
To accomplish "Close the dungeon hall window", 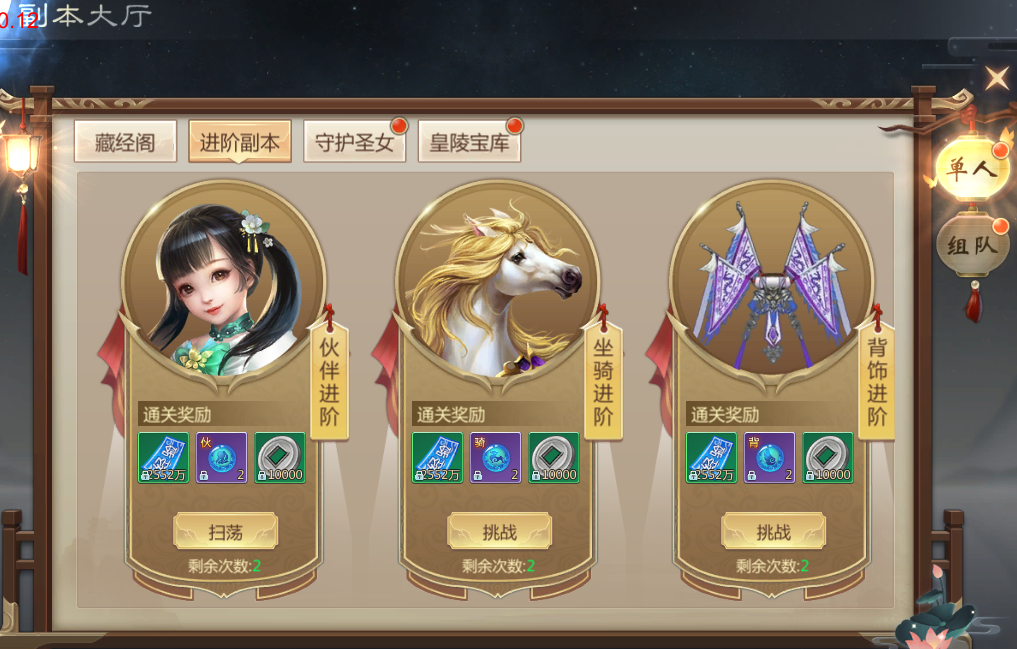I will tap(997, 78).
